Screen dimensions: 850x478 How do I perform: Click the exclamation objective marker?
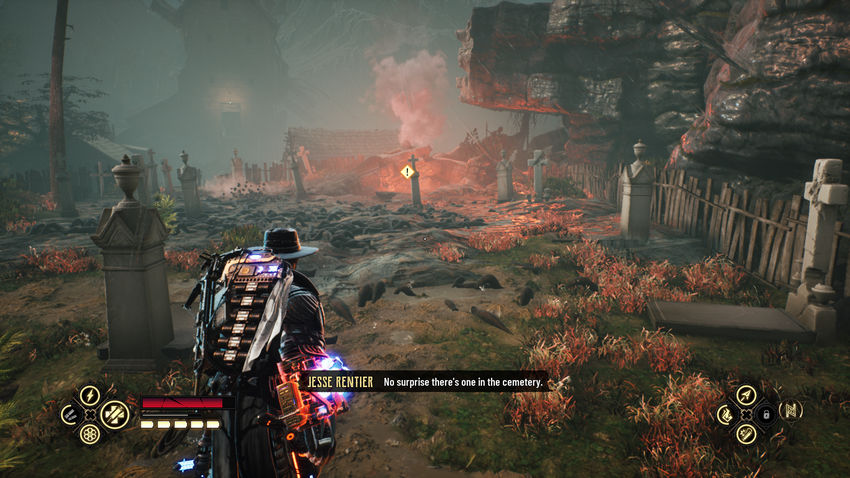(407, 172)
